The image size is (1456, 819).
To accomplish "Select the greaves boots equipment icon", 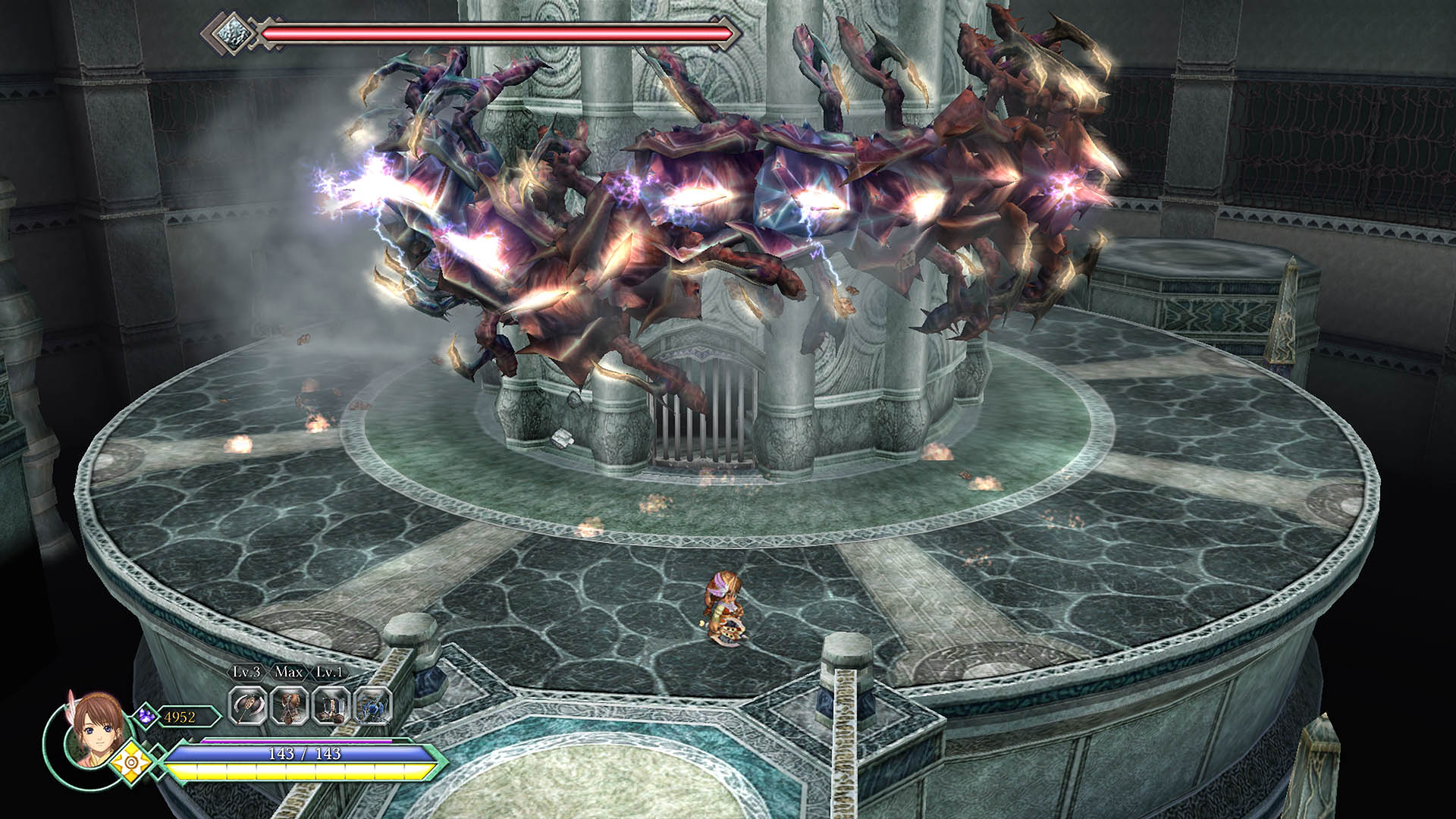I will pos(331,707).
